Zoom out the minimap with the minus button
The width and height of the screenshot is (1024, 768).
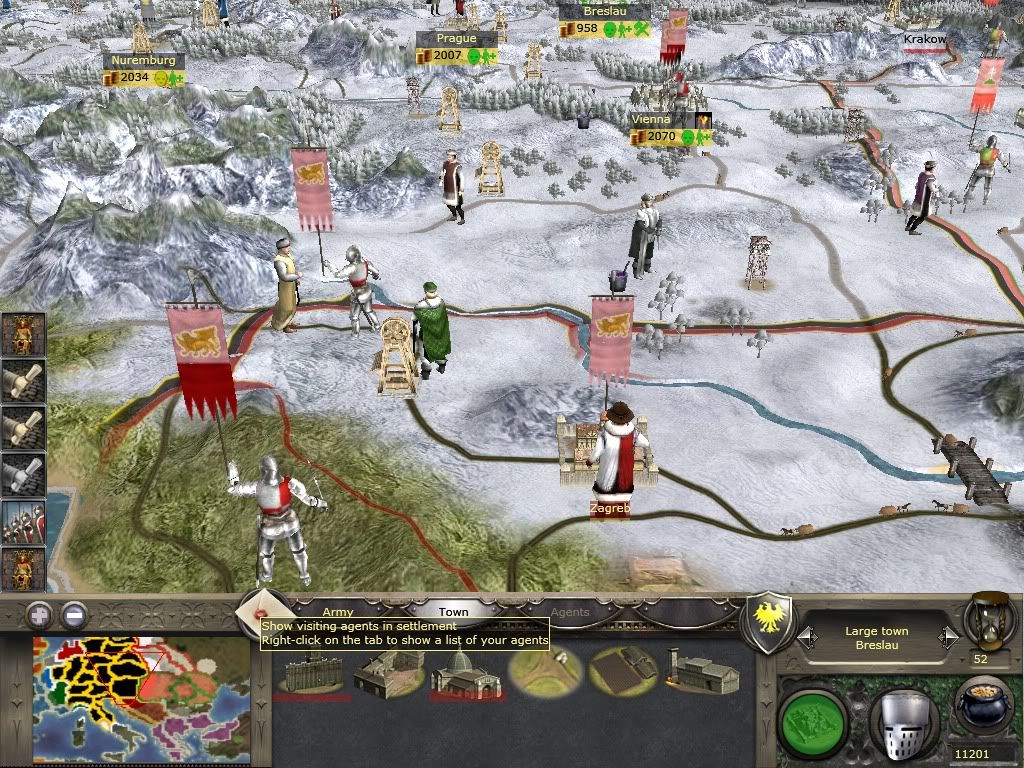[74, 614]
